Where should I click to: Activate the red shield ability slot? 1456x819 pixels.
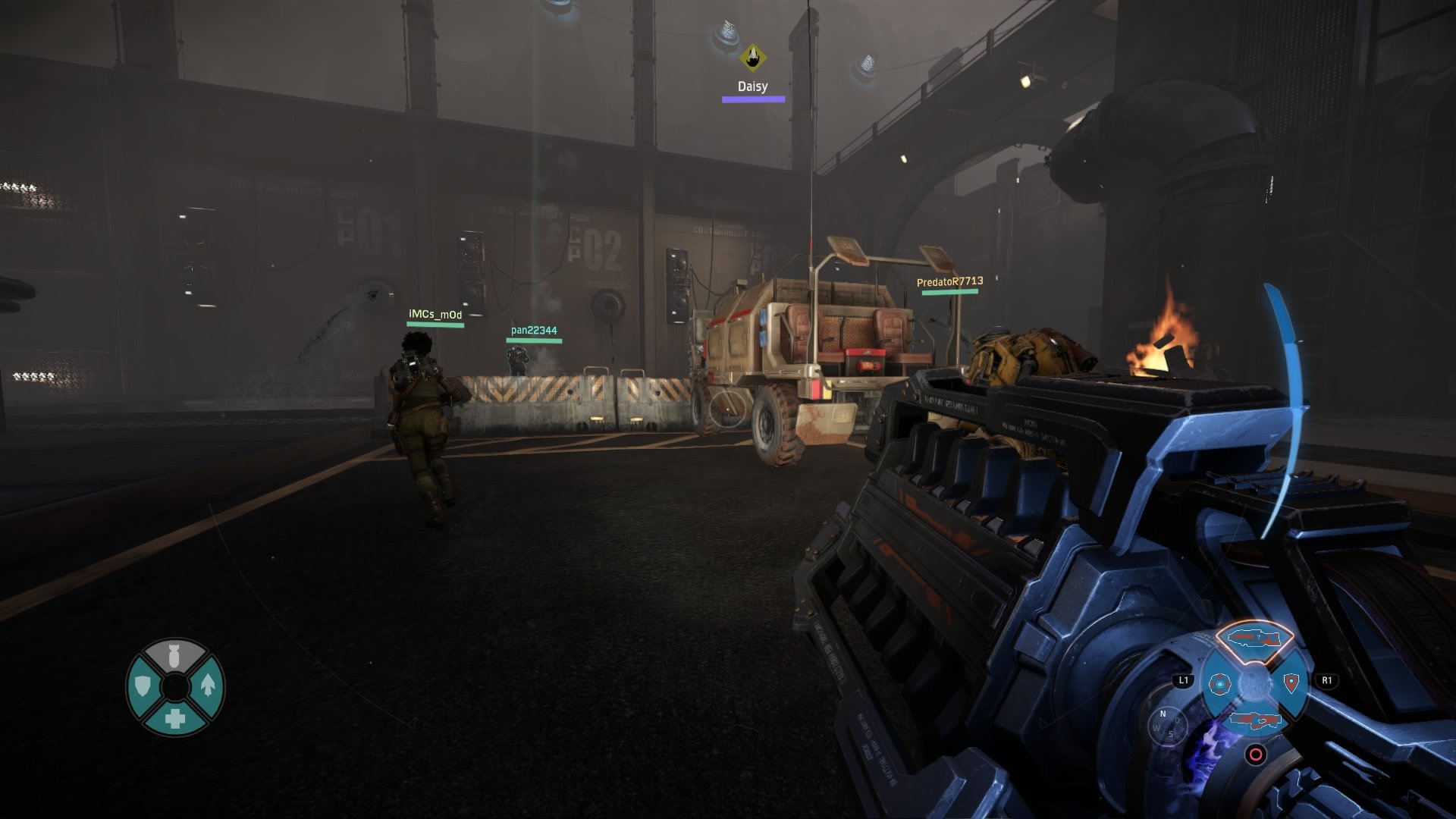[1291, 683]
